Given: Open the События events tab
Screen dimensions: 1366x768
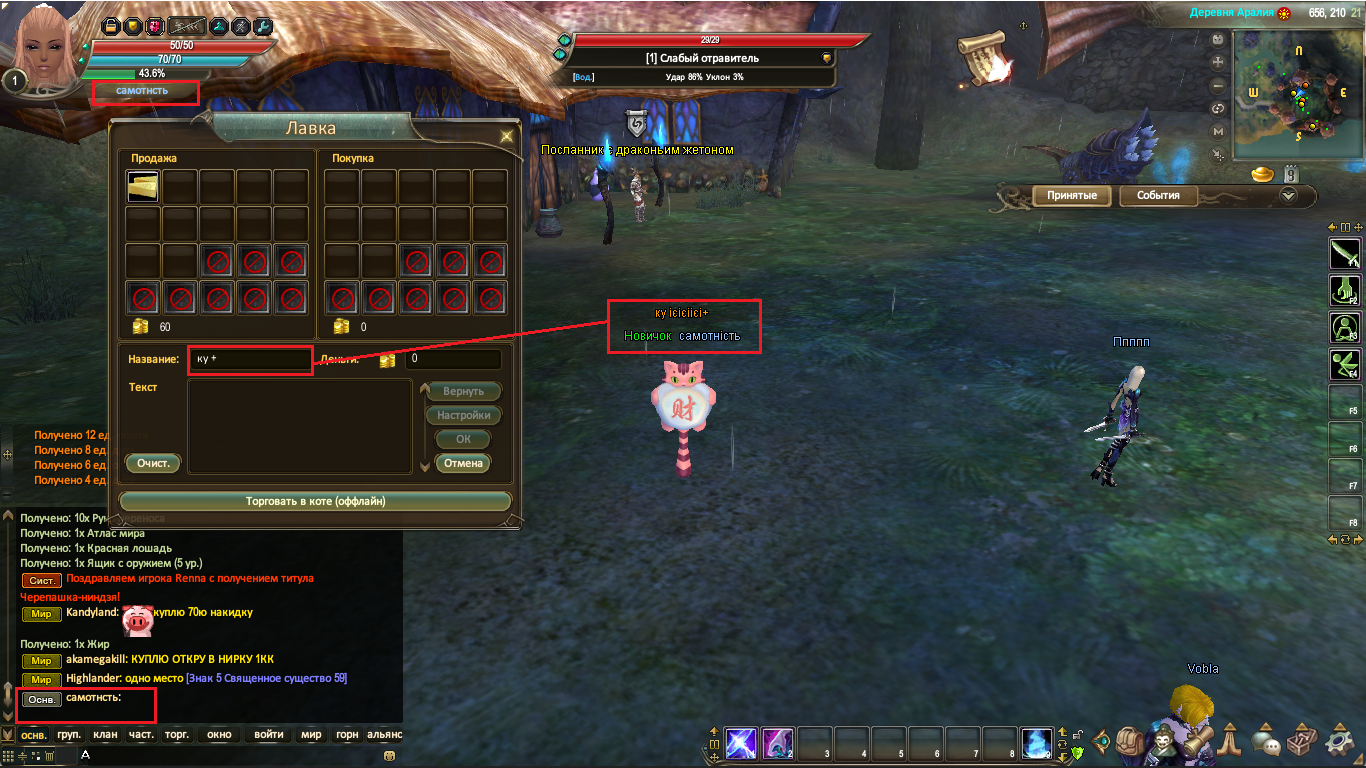Looking at the screenshot, I should click(1158, 196).
